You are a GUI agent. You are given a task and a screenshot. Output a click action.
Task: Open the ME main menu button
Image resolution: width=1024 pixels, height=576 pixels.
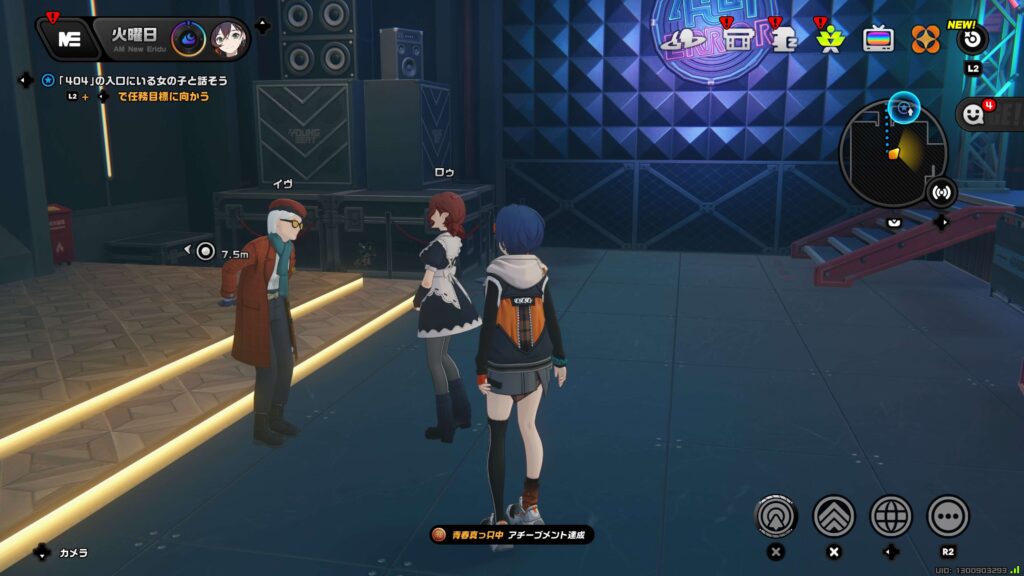click(x=70, y=39)
